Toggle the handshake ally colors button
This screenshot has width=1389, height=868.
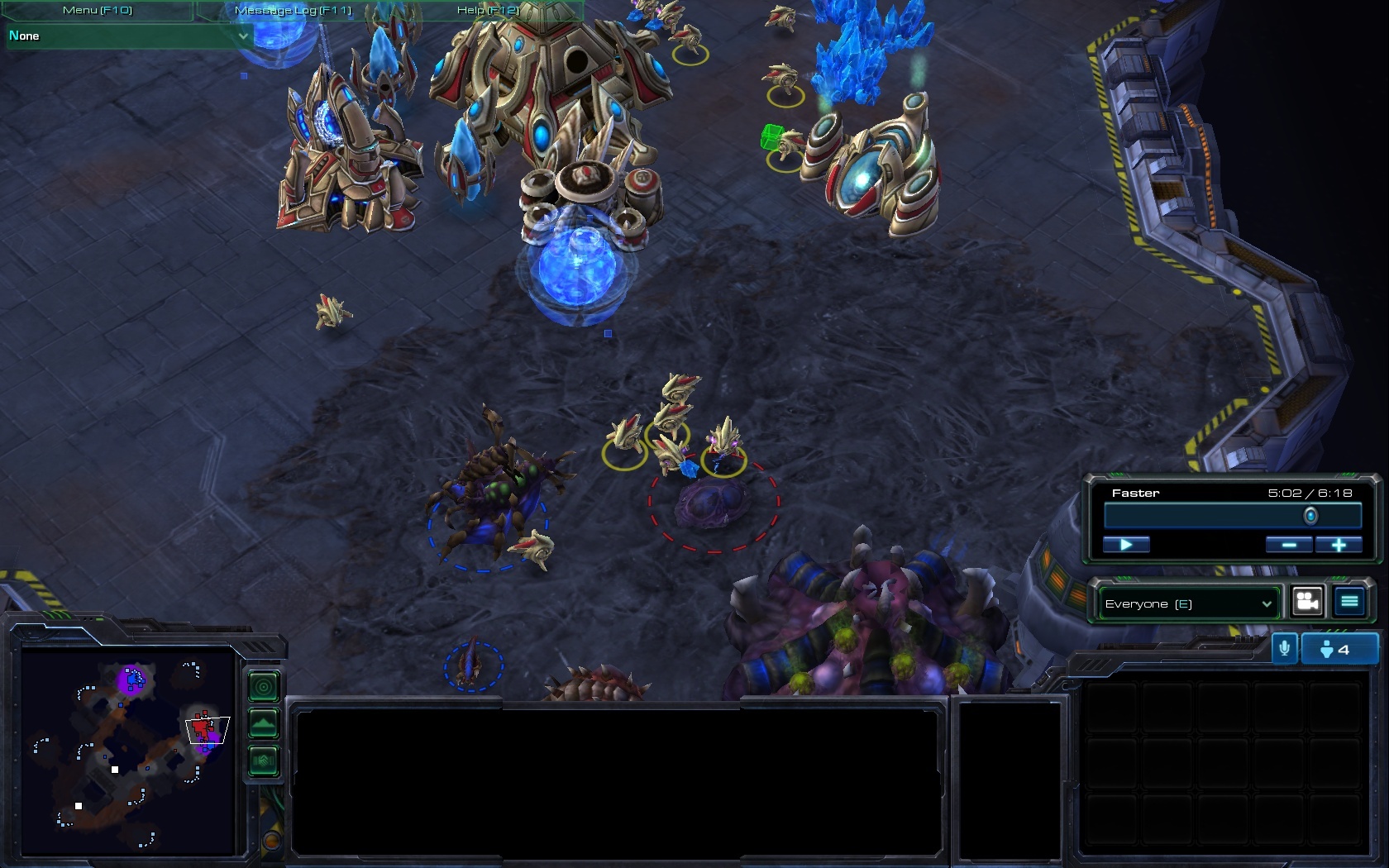tap(264, 761)
